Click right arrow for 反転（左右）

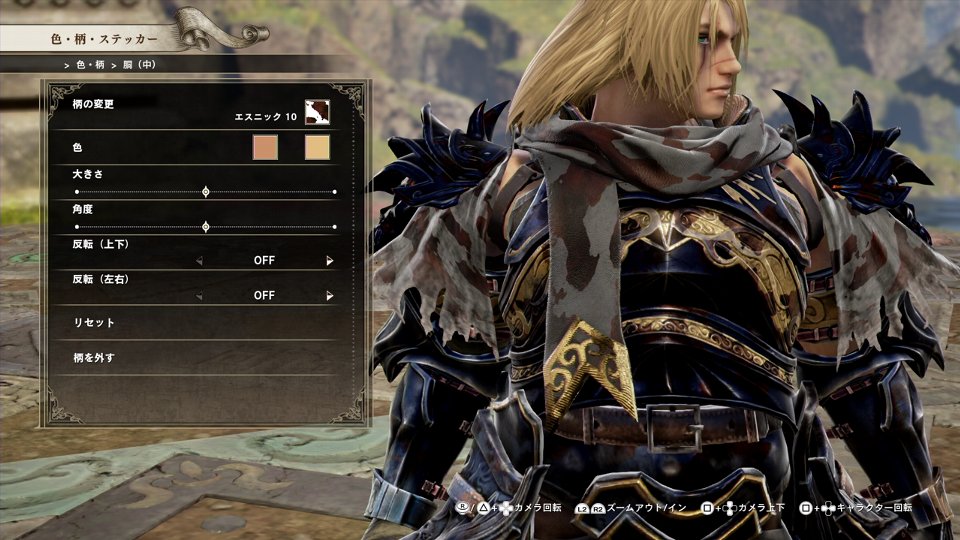click(329, 296)
